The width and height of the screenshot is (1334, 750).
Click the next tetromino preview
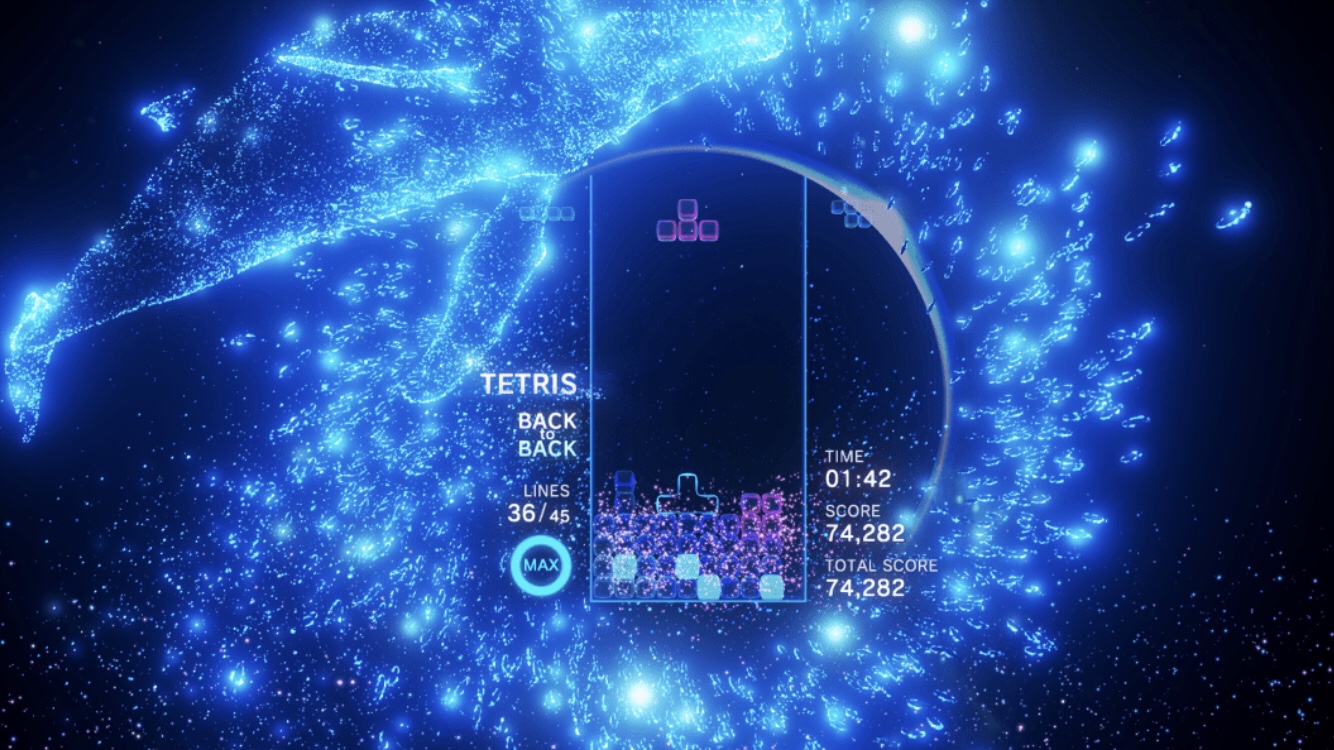pyautogui.click(x=850, y=212)
